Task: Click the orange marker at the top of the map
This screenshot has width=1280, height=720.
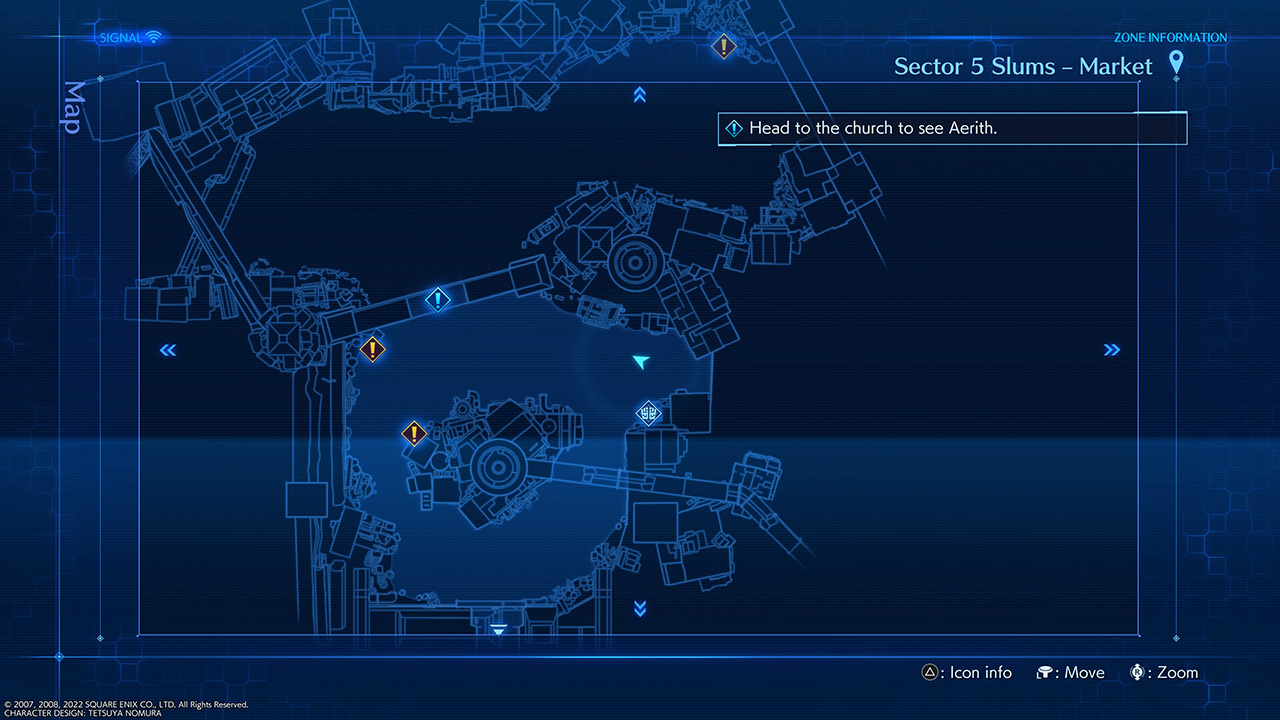Action: click(724, 46)
